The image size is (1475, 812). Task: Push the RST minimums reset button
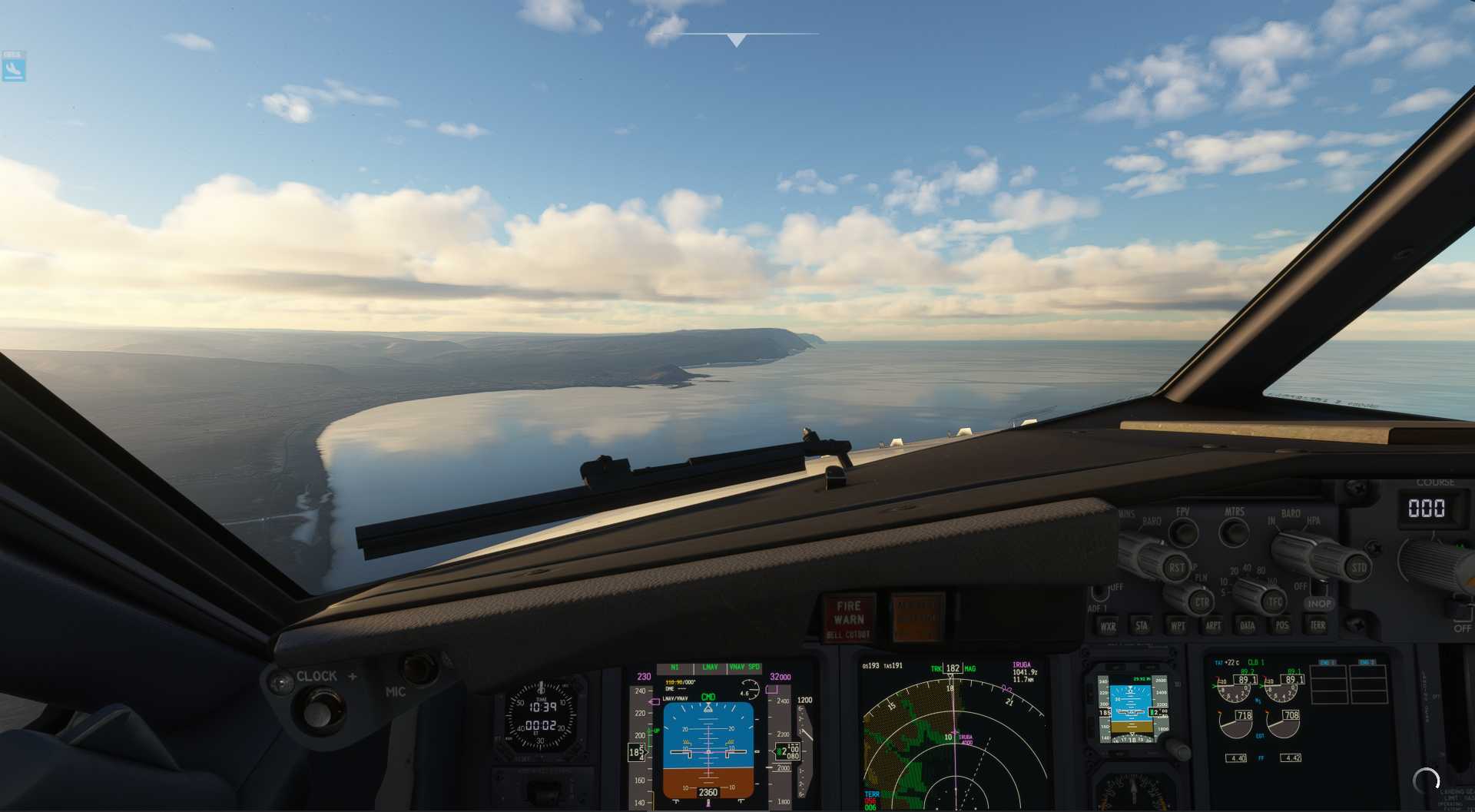pos(1176,568)
